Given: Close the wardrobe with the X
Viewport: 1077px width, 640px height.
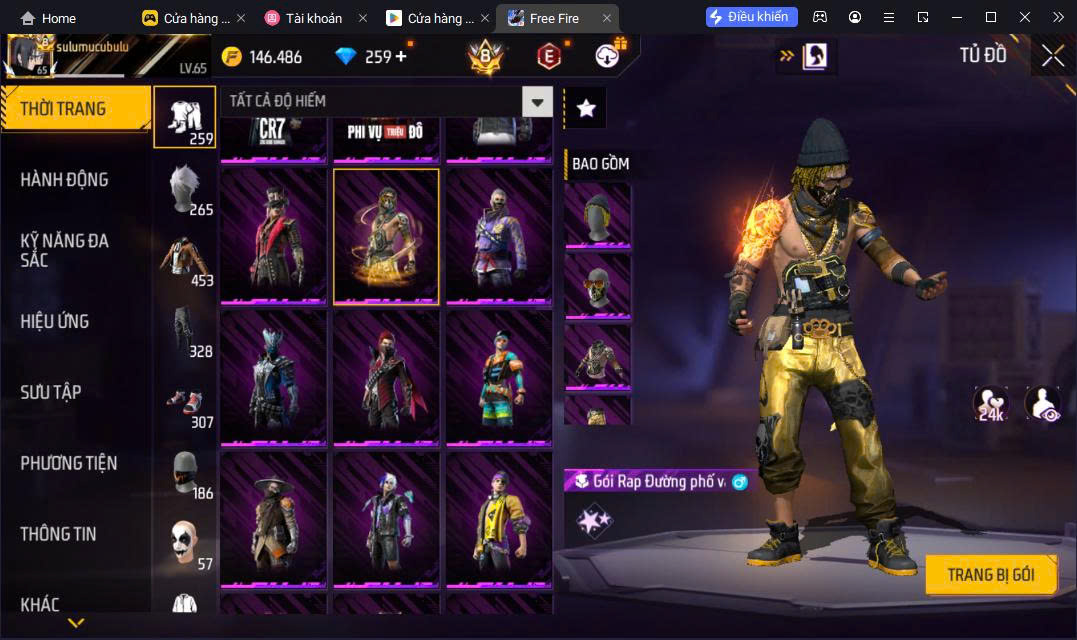Looking at the screenshot, I should tap(1052, 56).
